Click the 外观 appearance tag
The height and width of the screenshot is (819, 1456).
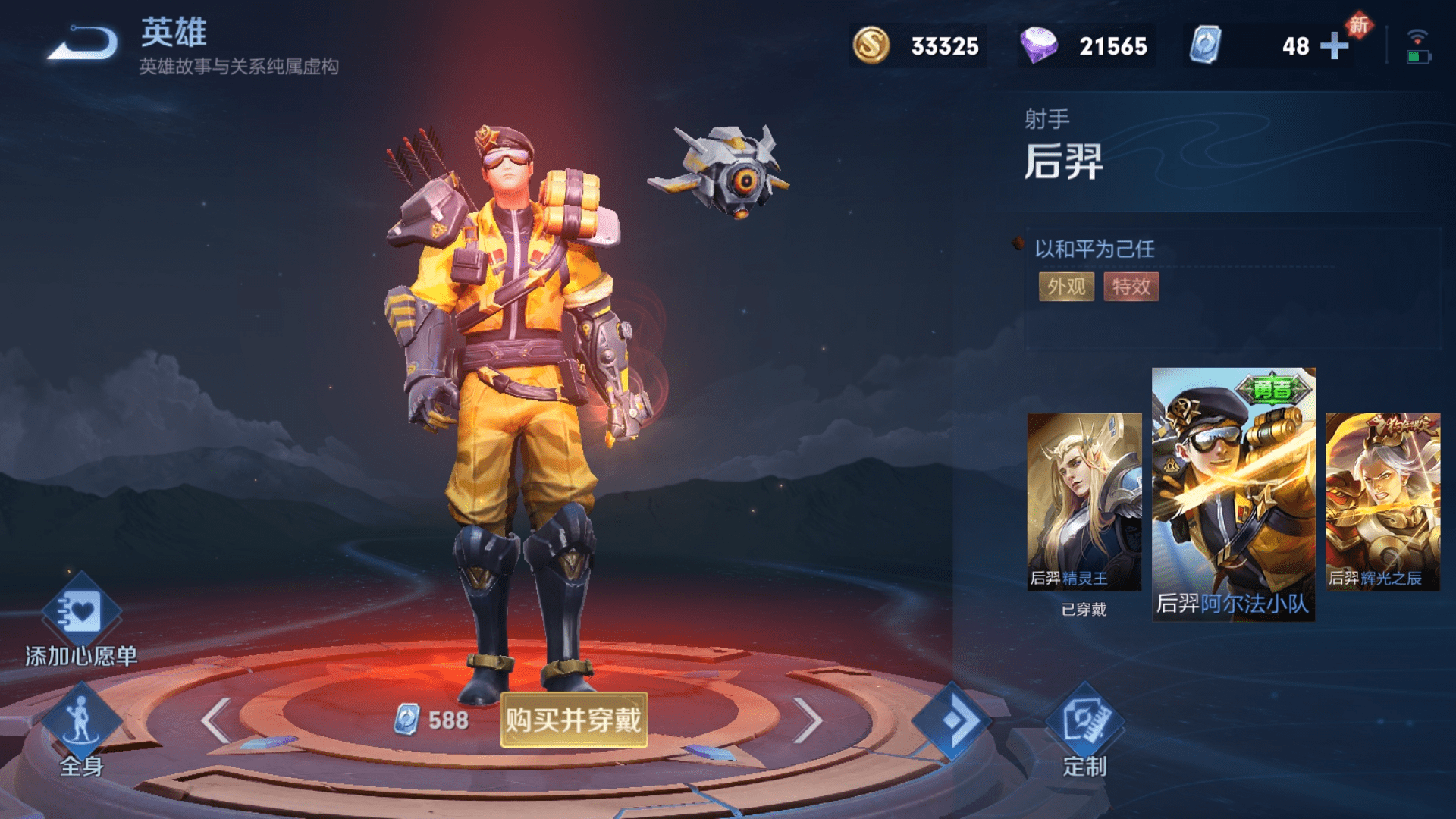click(1066, 287)
